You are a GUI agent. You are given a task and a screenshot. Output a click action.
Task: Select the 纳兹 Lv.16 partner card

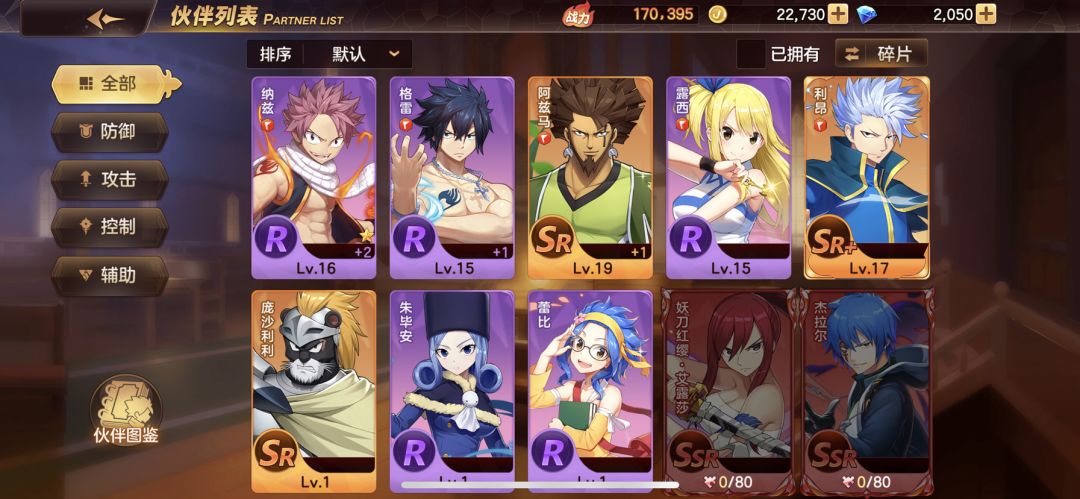[x=313, y=177]
